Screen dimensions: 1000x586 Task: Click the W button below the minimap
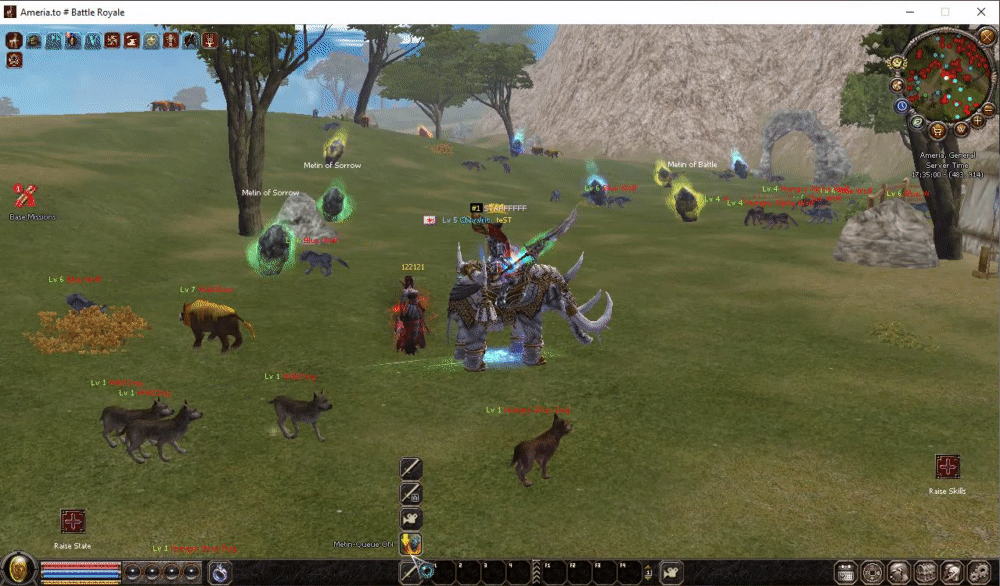[960, 129]
